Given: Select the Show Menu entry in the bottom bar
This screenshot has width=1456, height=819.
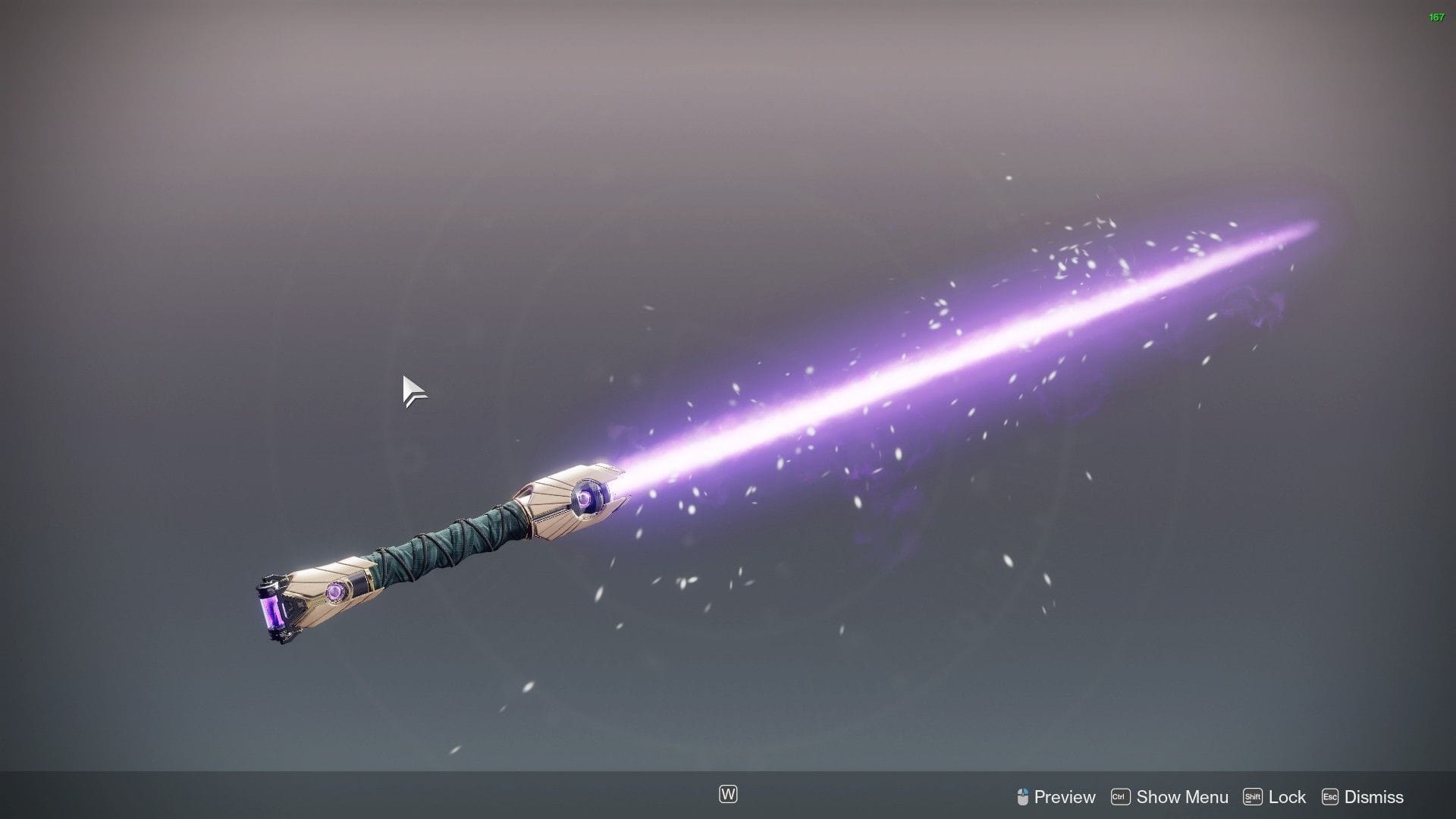Looking at the screenshot, I should point(1181,796).
